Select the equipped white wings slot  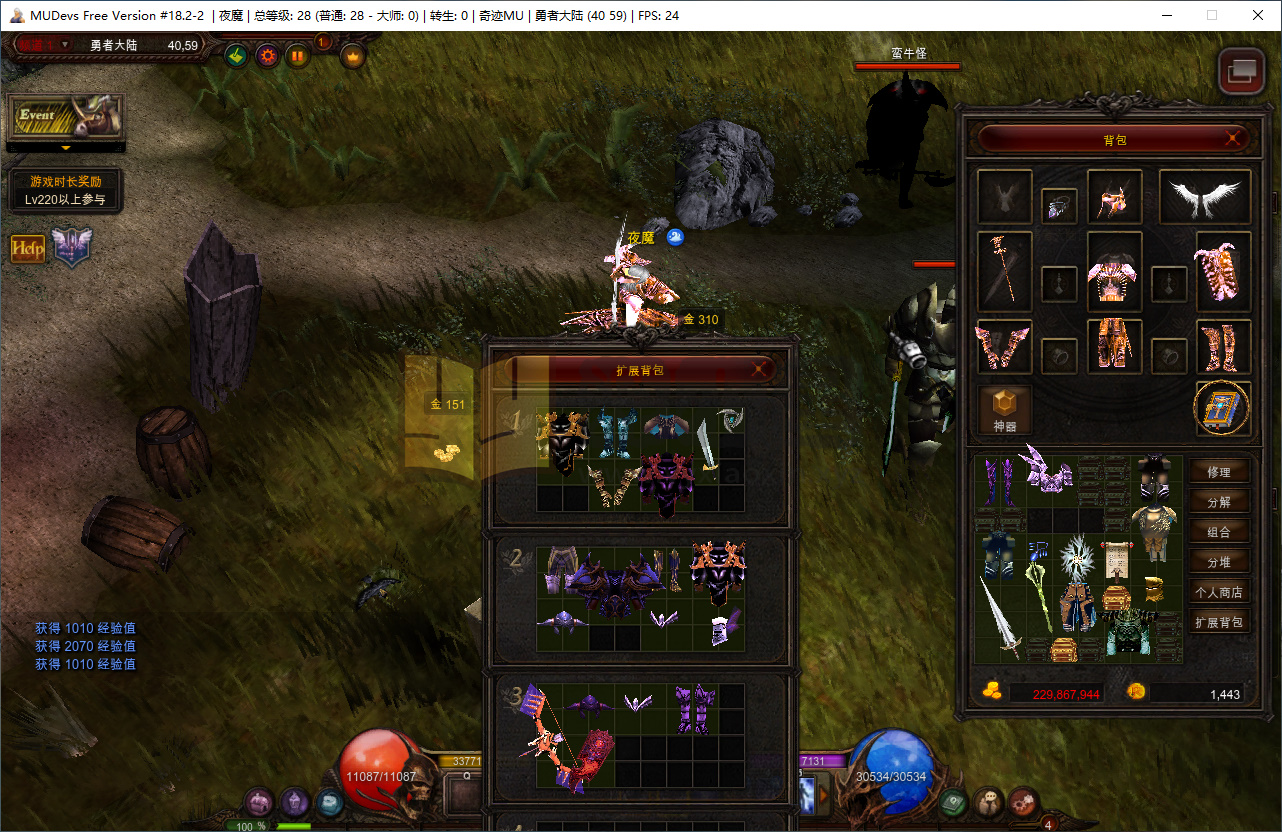click(x=1205, y=196)
